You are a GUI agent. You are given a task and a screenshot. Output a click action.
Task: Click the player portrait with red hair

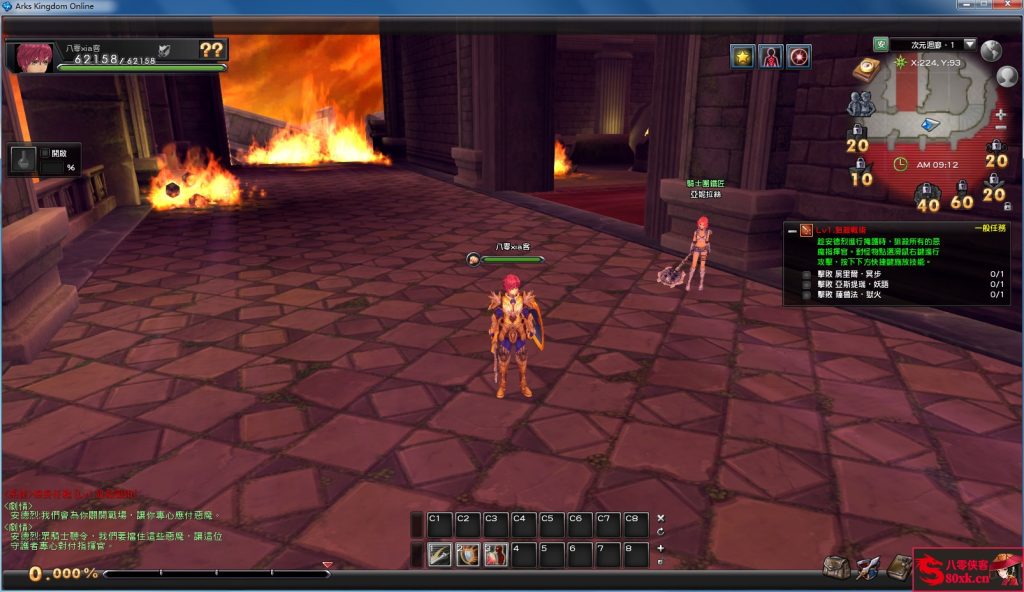pyautogui.click(x=30, y=56)
